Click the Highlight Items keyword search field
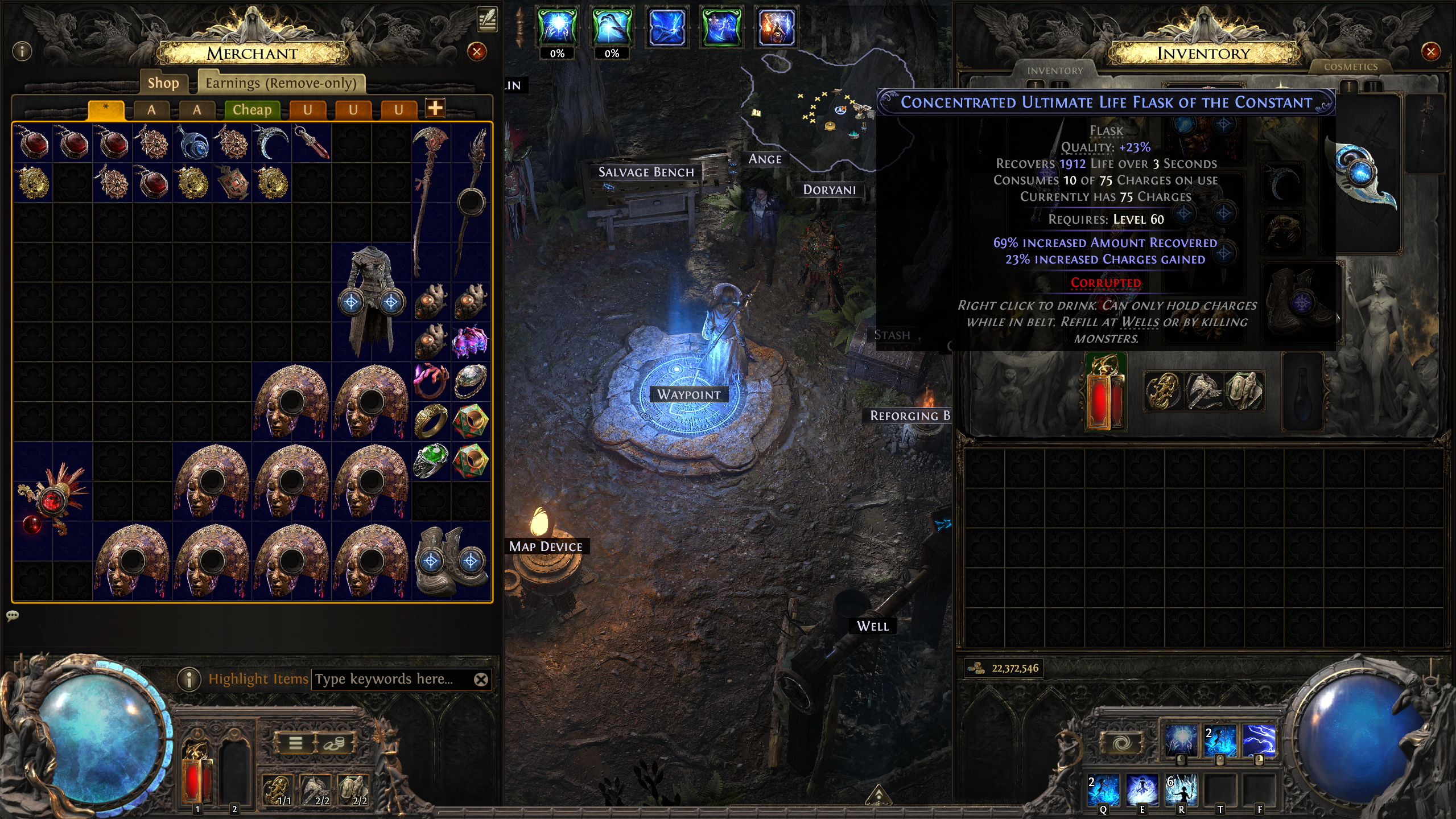 click(x=393, y=679)
